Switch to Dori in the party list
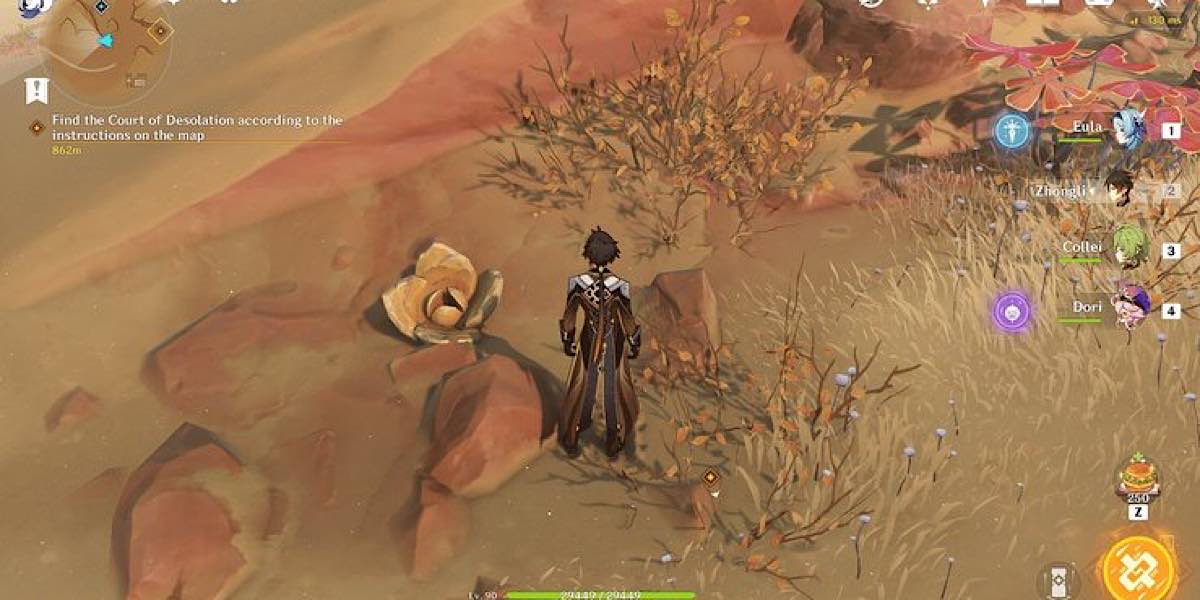Image resolution: width=1200 pixels, height=600 pixels. 1131,308
